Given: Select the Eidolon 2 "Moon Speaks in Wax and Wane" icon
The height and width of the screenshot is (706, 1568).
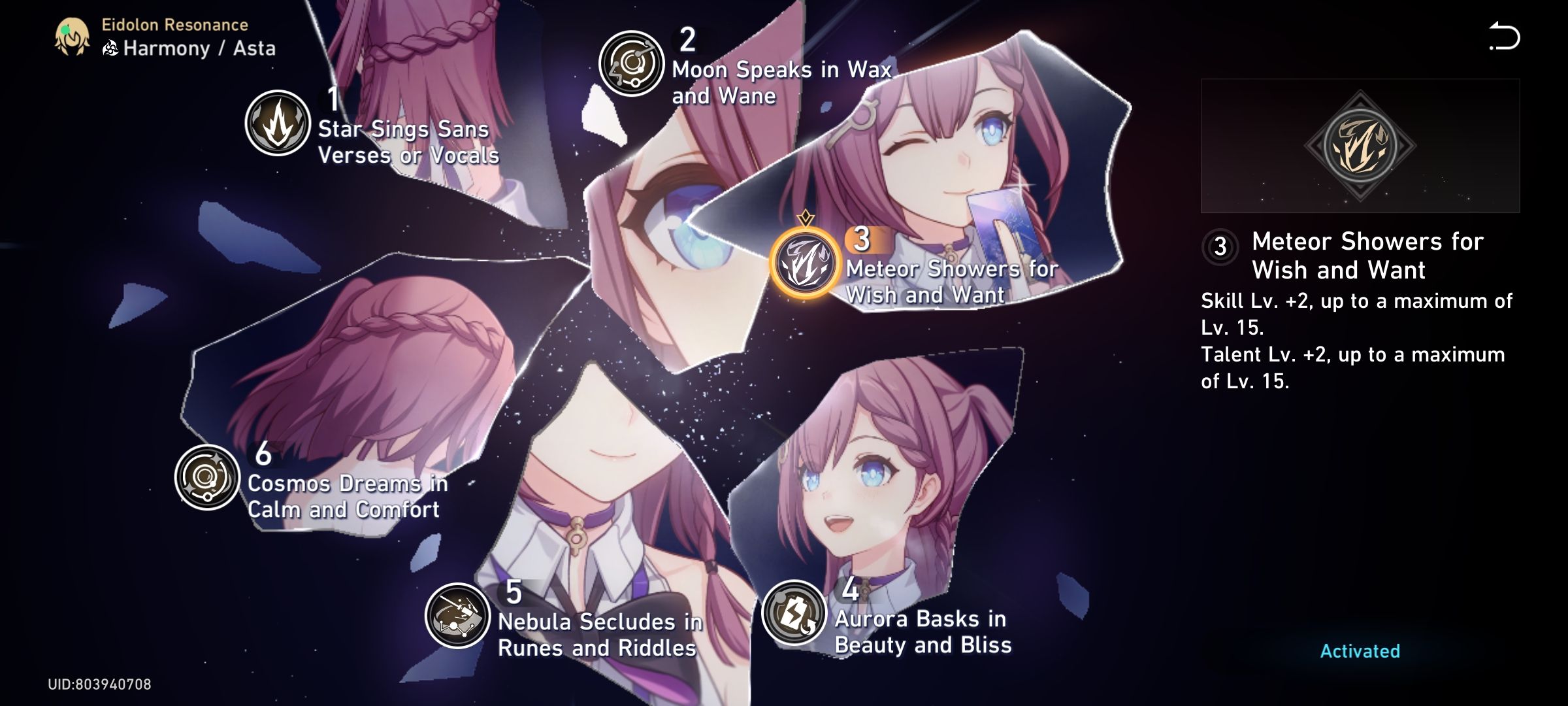Looking at the screenshot, I should point(632,64).
